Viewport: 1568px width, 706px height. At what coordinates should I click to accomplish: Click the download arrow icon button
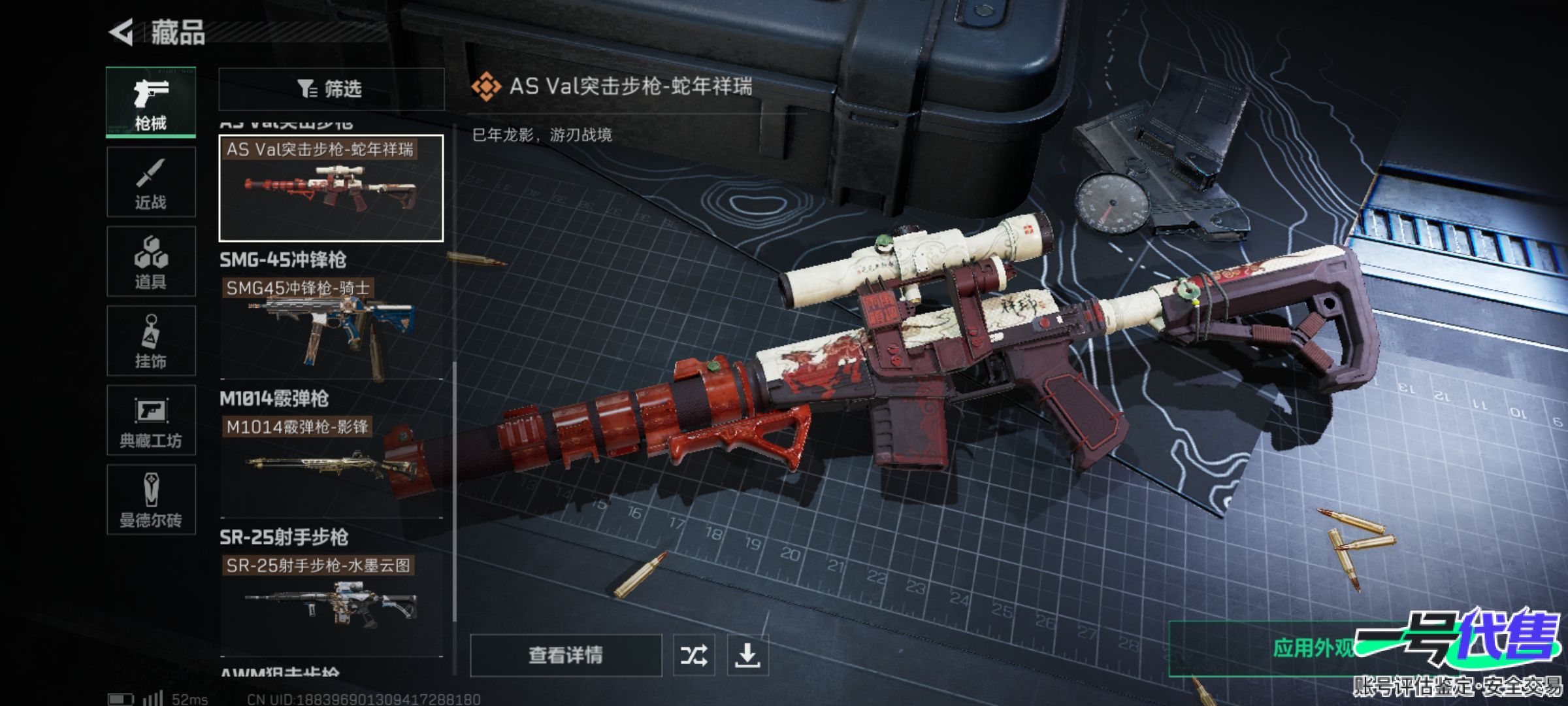pos(747,655)
